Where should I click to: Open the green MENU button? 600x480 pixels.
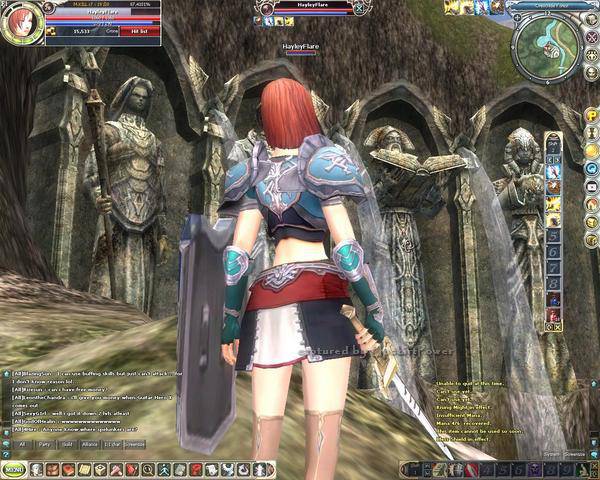coord(14,468)
